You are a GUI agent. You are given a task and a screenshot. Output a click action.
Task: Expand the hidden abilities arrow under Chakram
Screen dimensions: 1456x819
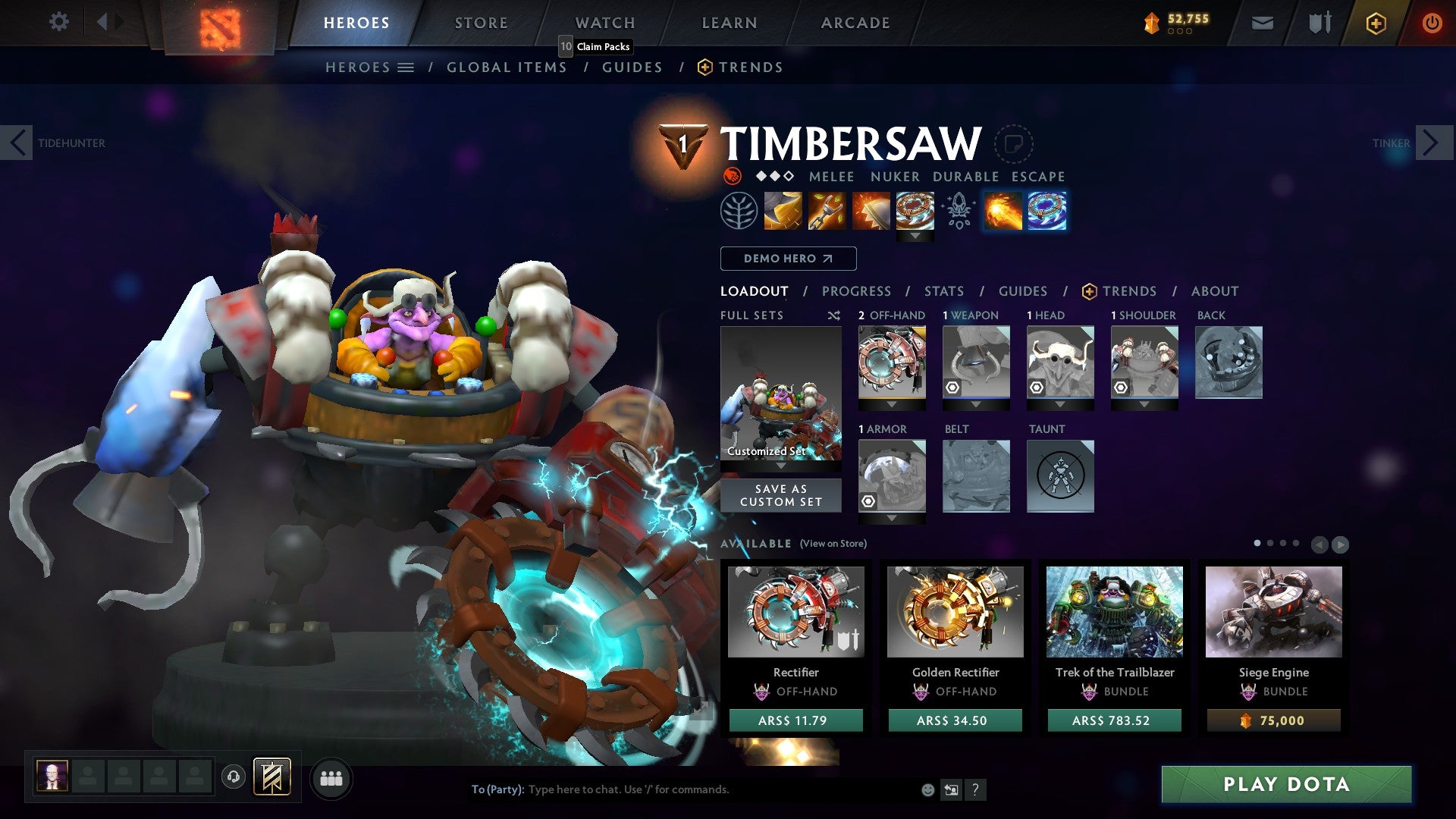click(x=916, y=235)
